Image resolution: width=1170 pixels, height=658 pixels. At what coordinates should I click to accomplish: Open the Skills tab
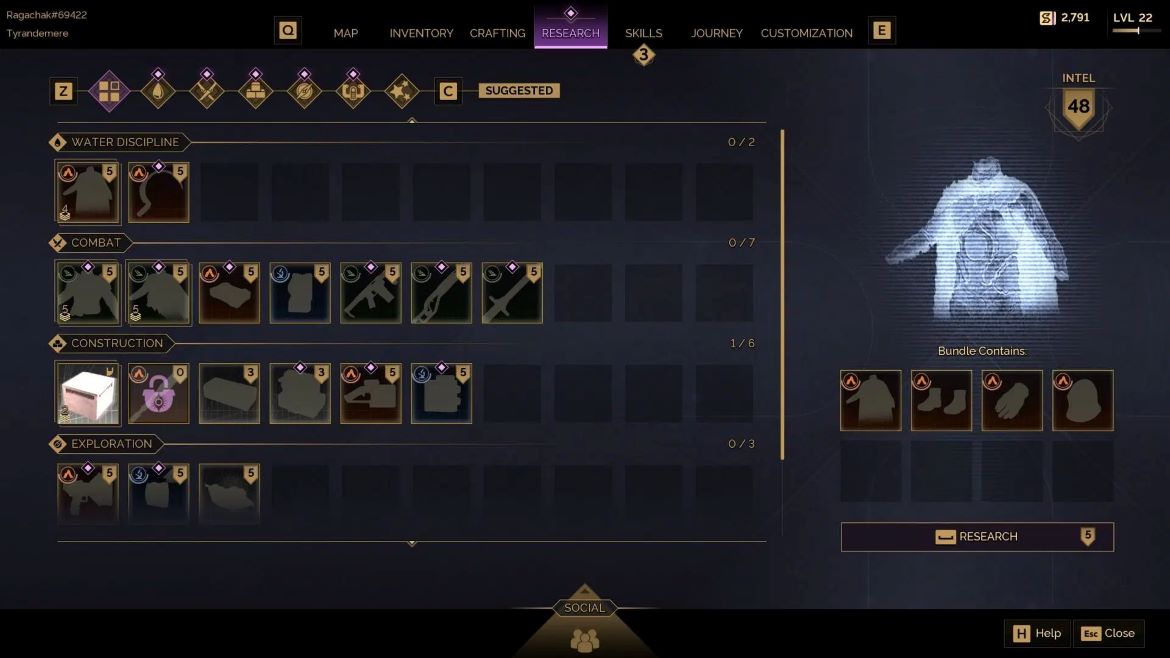643,33
